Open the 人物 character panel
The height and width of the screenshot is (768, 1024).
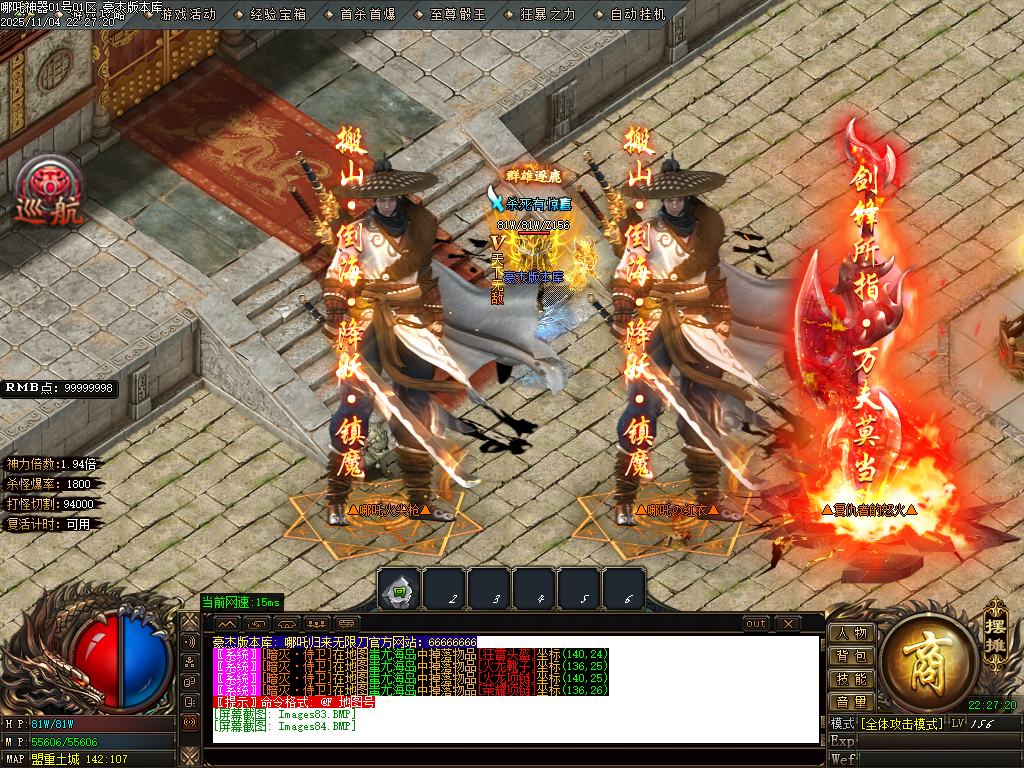(x=851, y=634)
